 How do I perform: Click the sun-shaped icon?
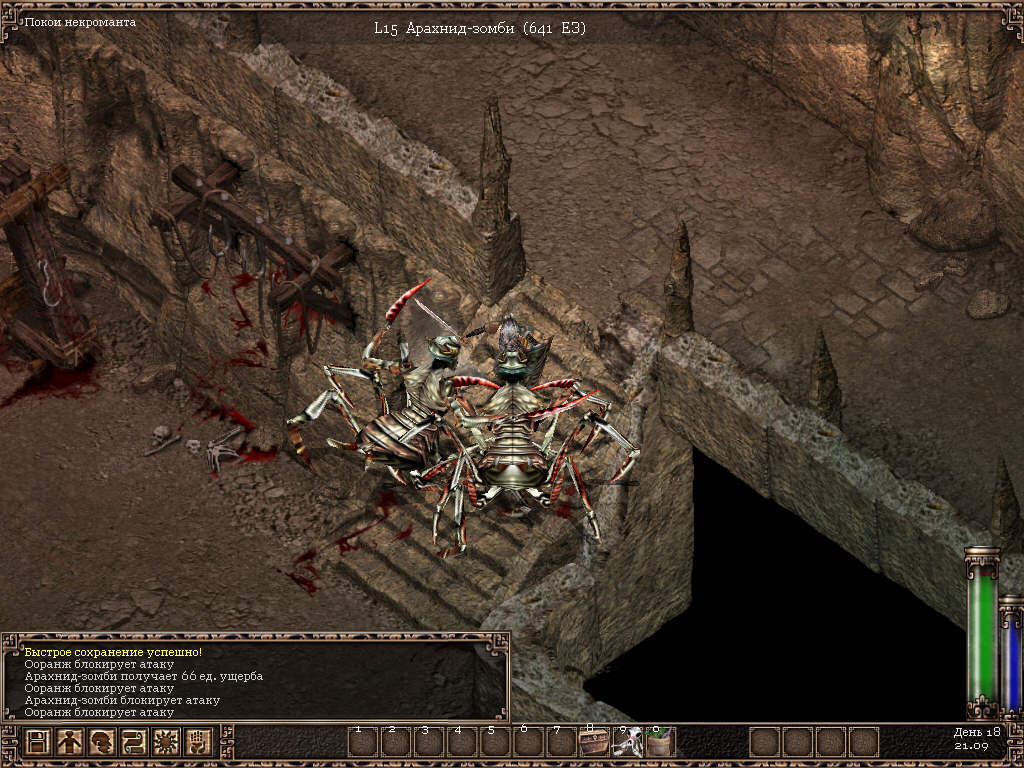pos(165,743)
